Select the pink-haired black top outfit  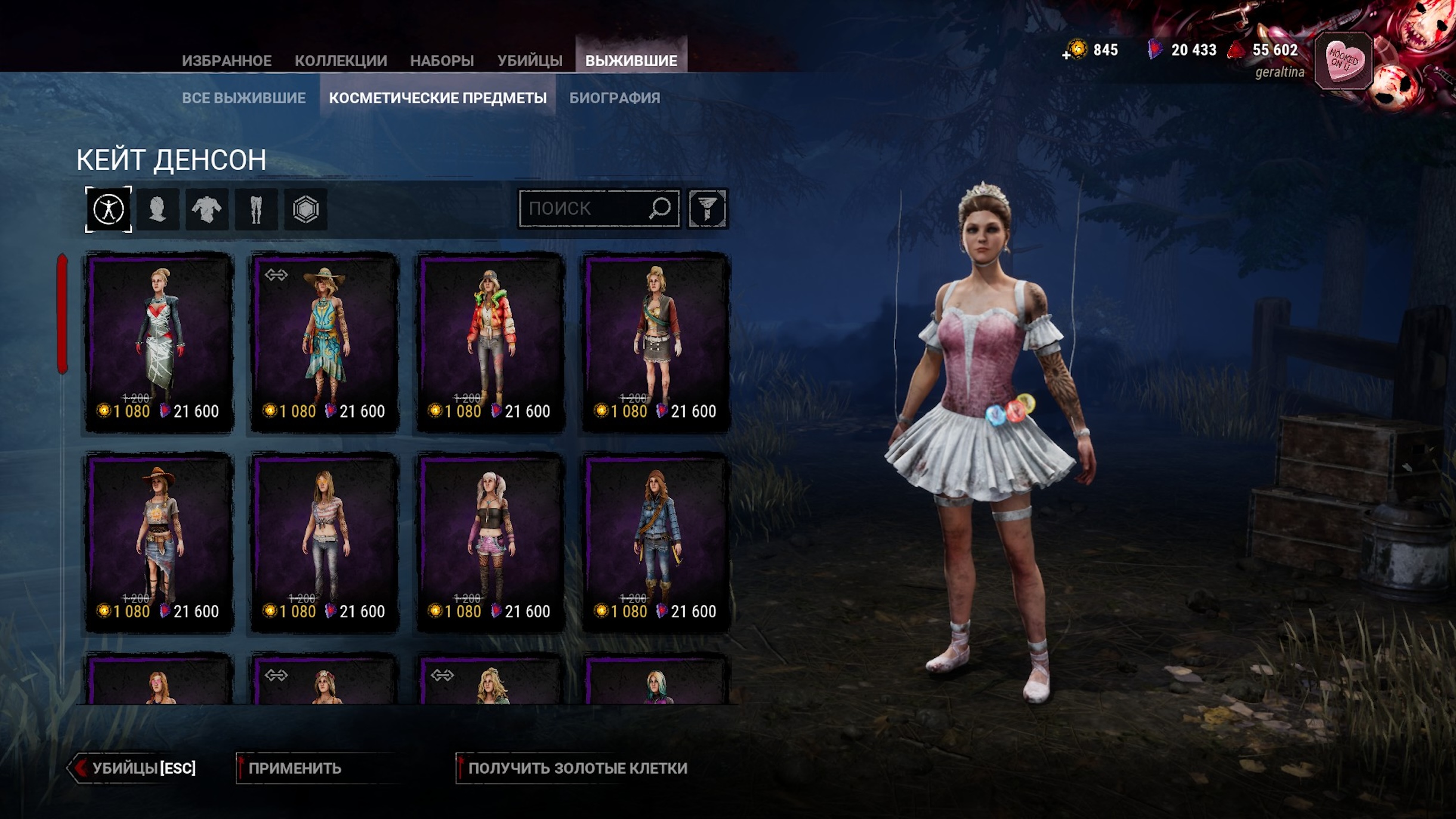(x=491, y=541)
